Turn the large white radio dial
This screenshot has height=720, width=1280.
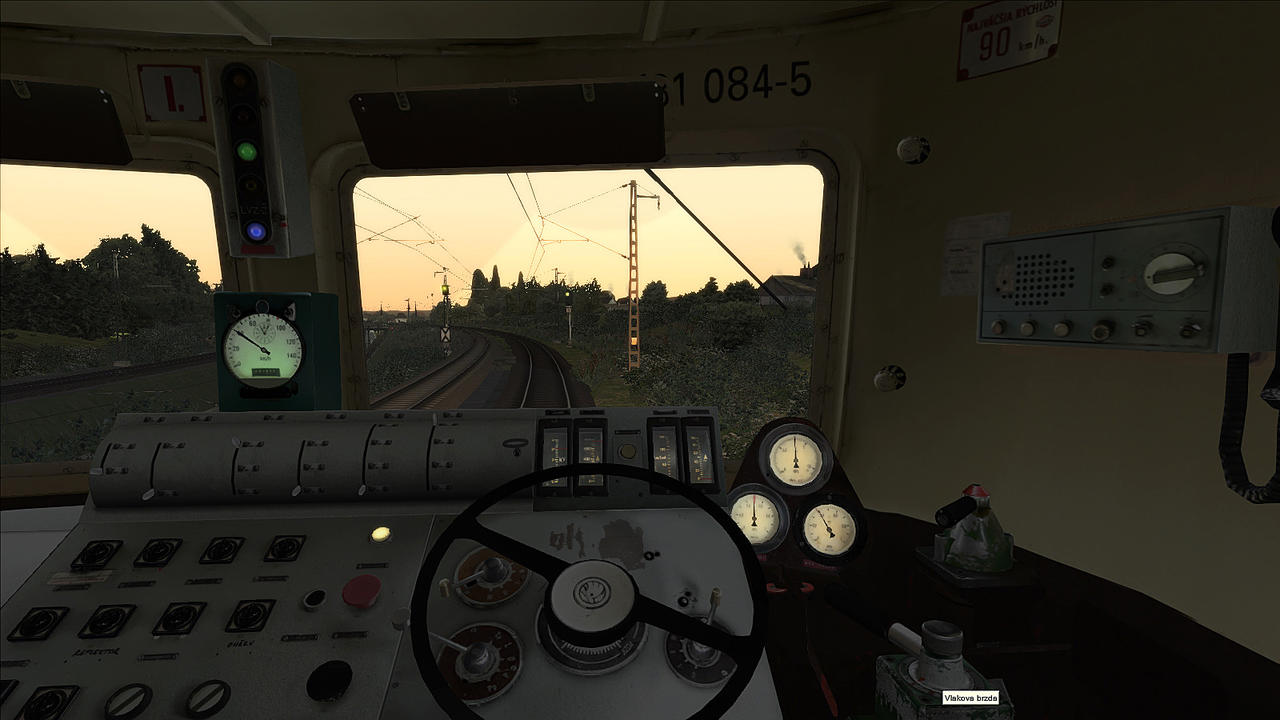tap(1172, 271)
